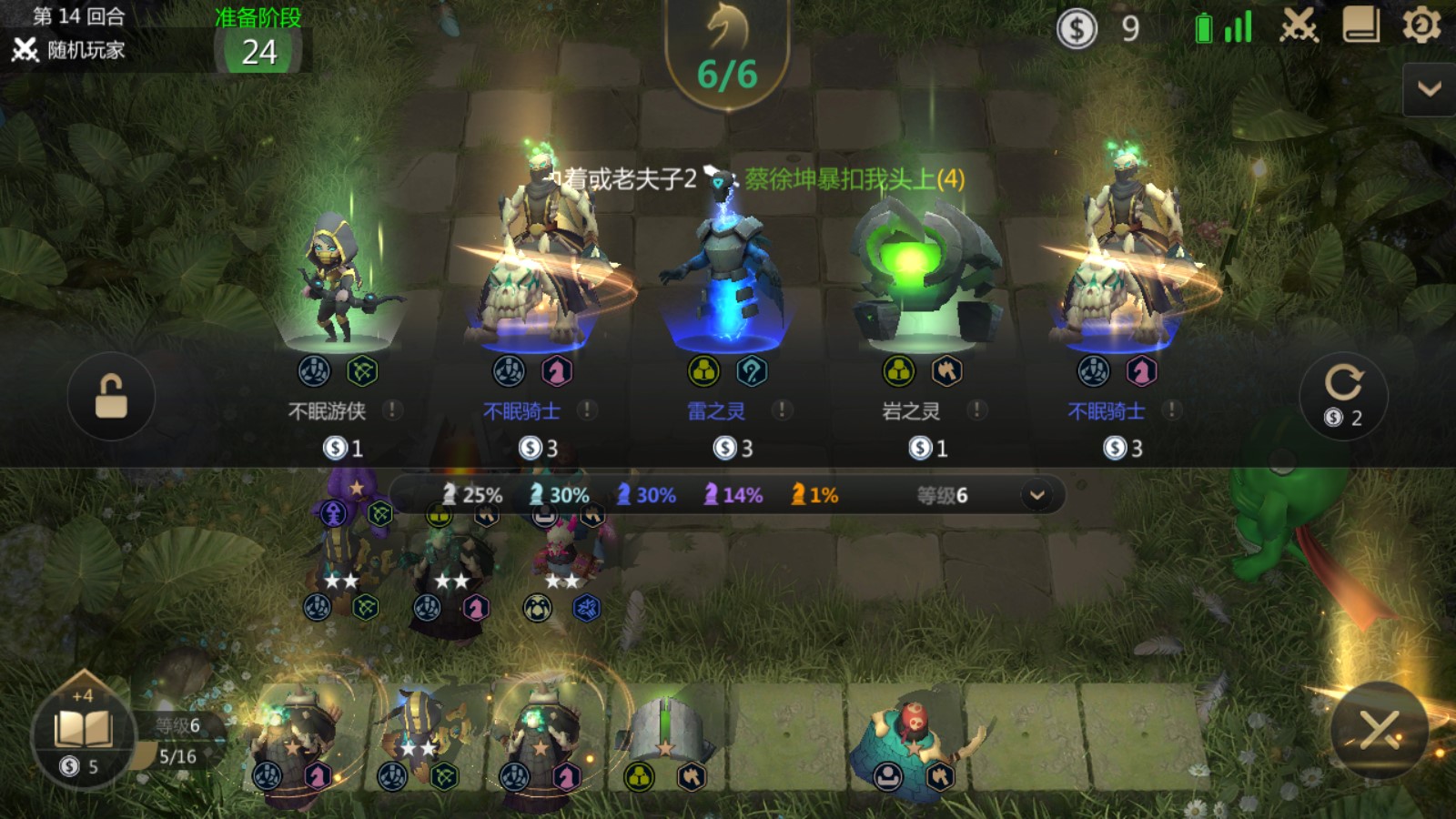This screenshot has height=819, width=1456.
Task: Buy experience with the book button
Action: 83,733
